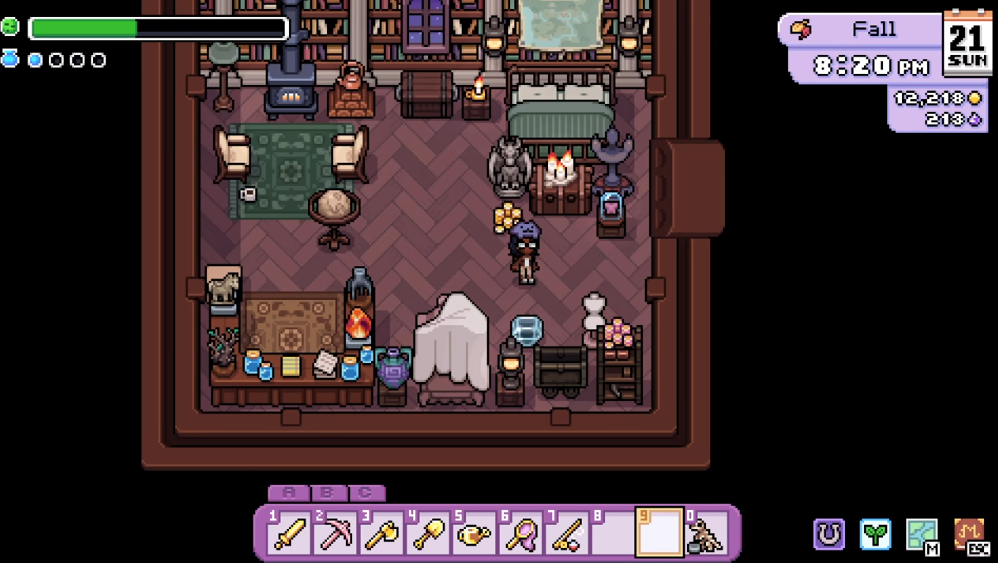Open the calendar showing 21 Sun
This screenshot has width=998, height=563.
click(967, 43)
